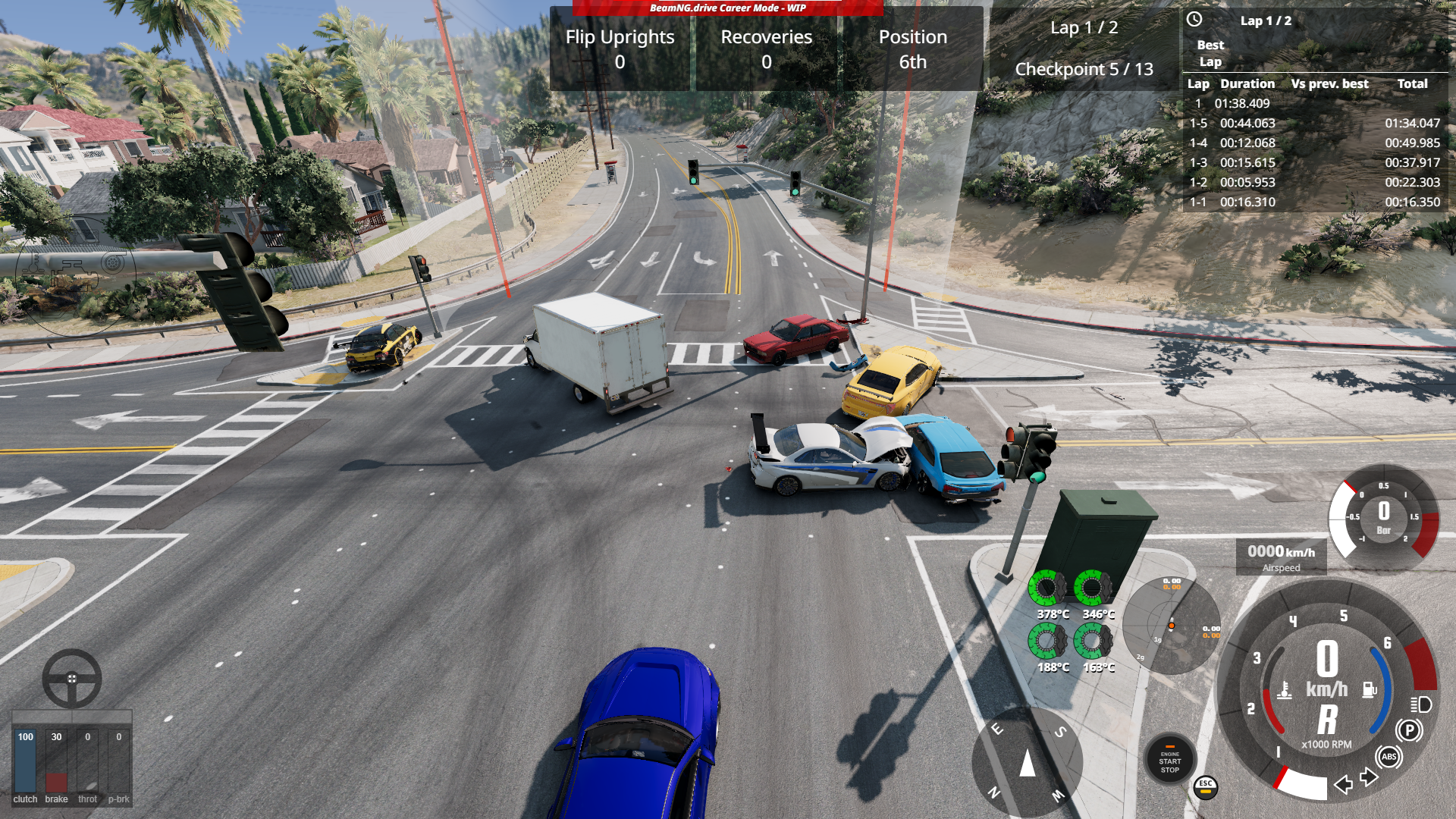The width and height of the screenshot is (1456, 819).
Task: Activate the right turn signal arrow
Action: pyautogui.click(x=1369, y=777)
